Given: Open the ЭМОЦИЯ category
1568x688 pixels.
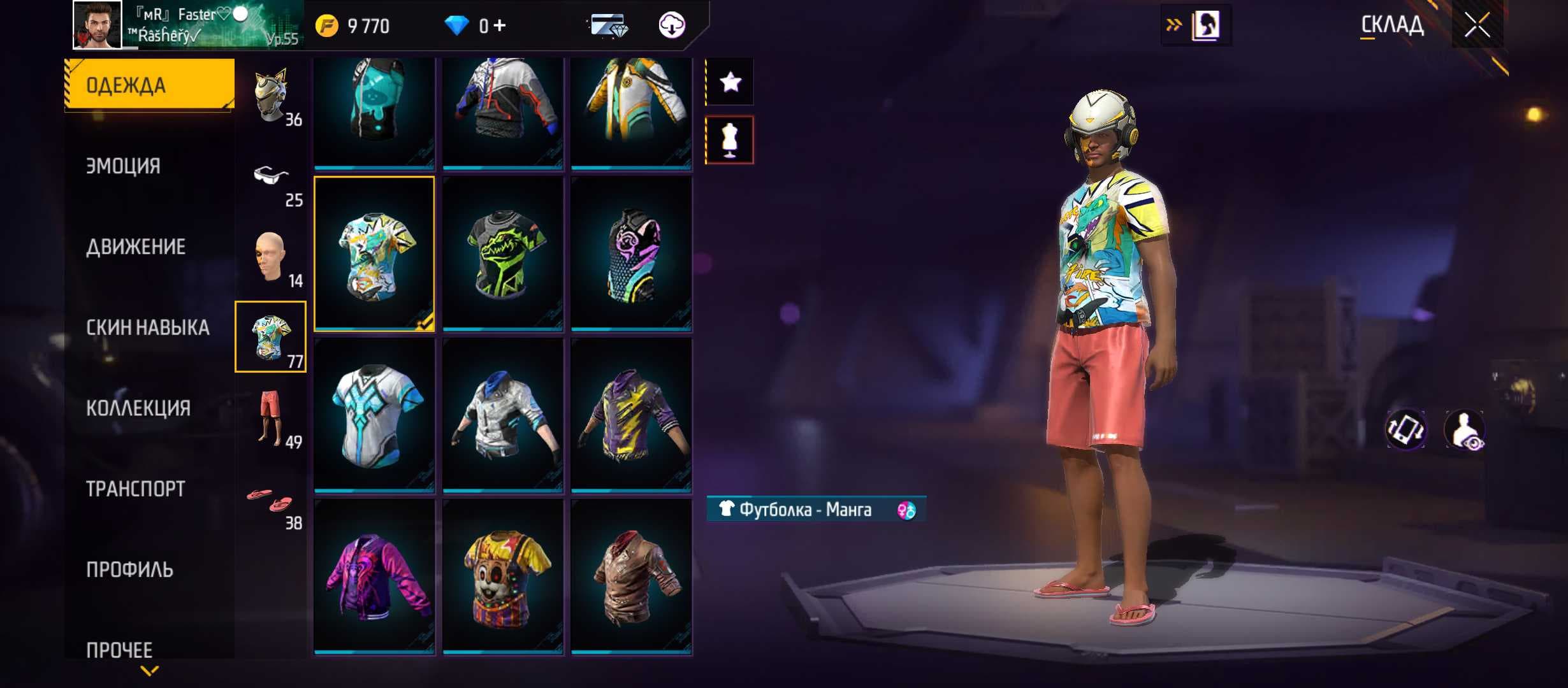Looking at the screenshot, I should pyautogui.click(x=124, y=166).
